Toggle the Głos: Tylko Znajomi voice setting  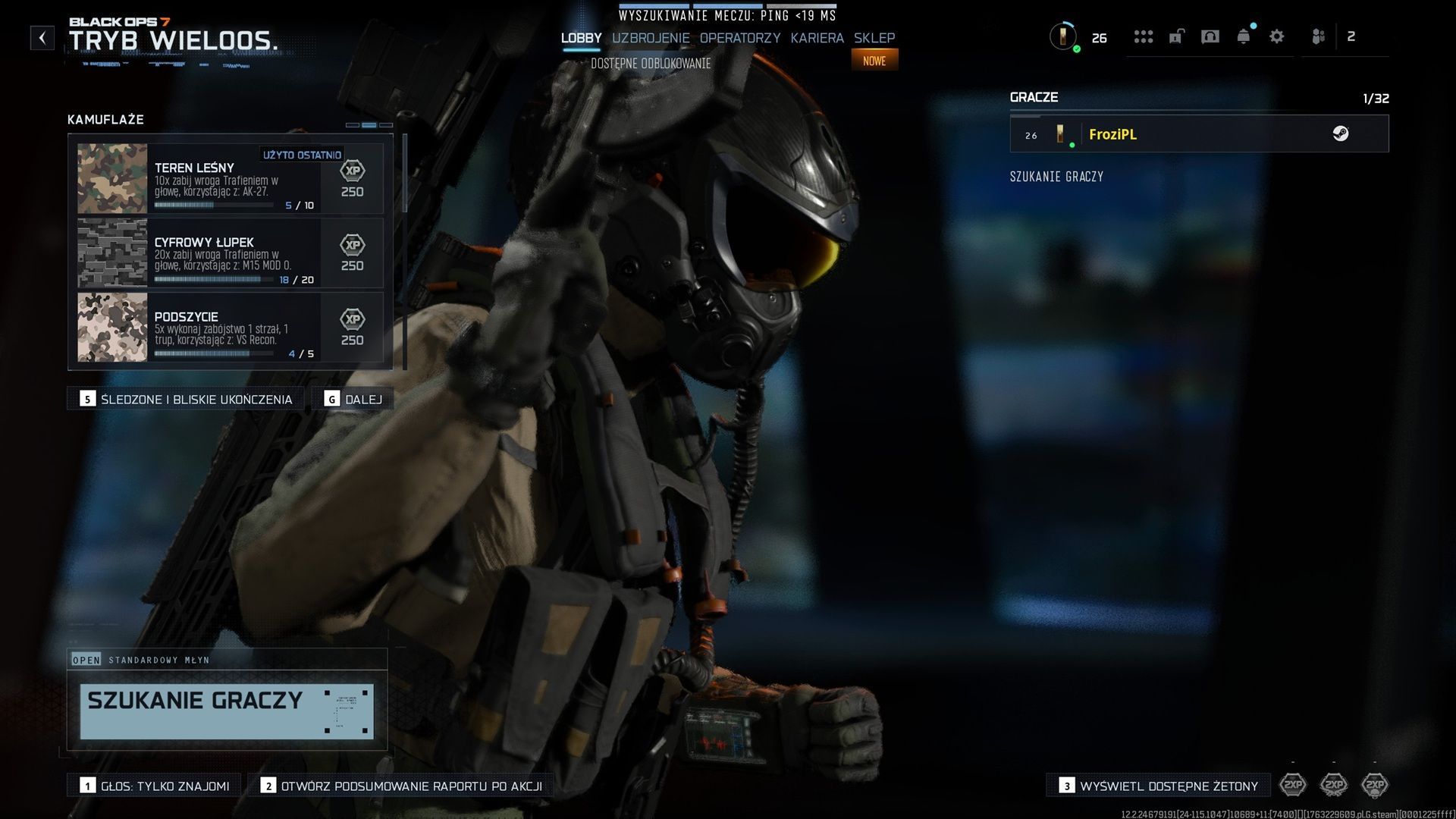(x=155, y=786)
